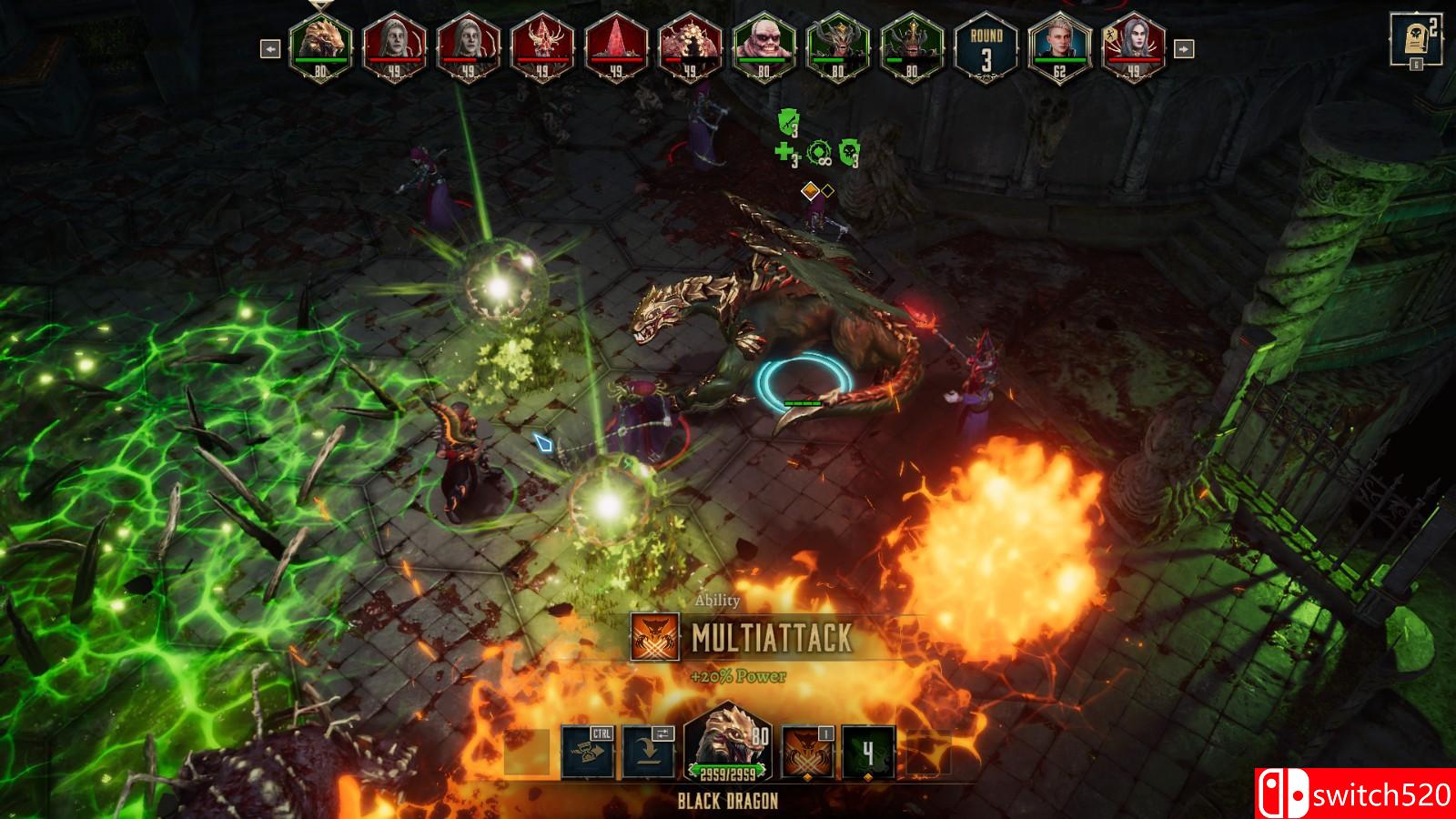
Task: Activate the Multiattack ability in the action bar
Action: click(x=807, y=753)
